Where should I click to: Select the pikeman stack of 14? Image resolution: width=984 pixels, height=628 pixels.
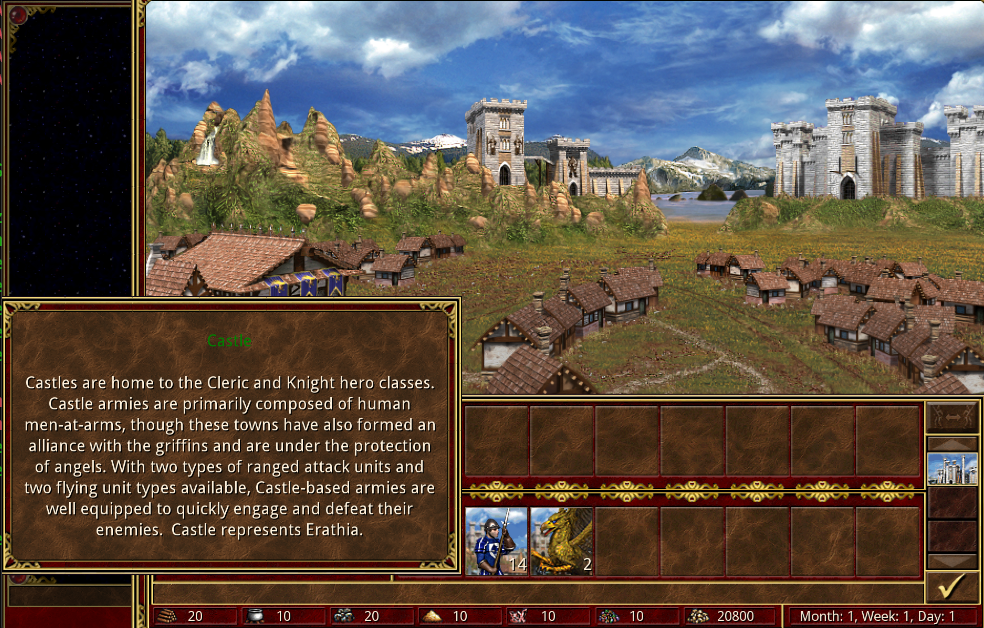[496, 541]
